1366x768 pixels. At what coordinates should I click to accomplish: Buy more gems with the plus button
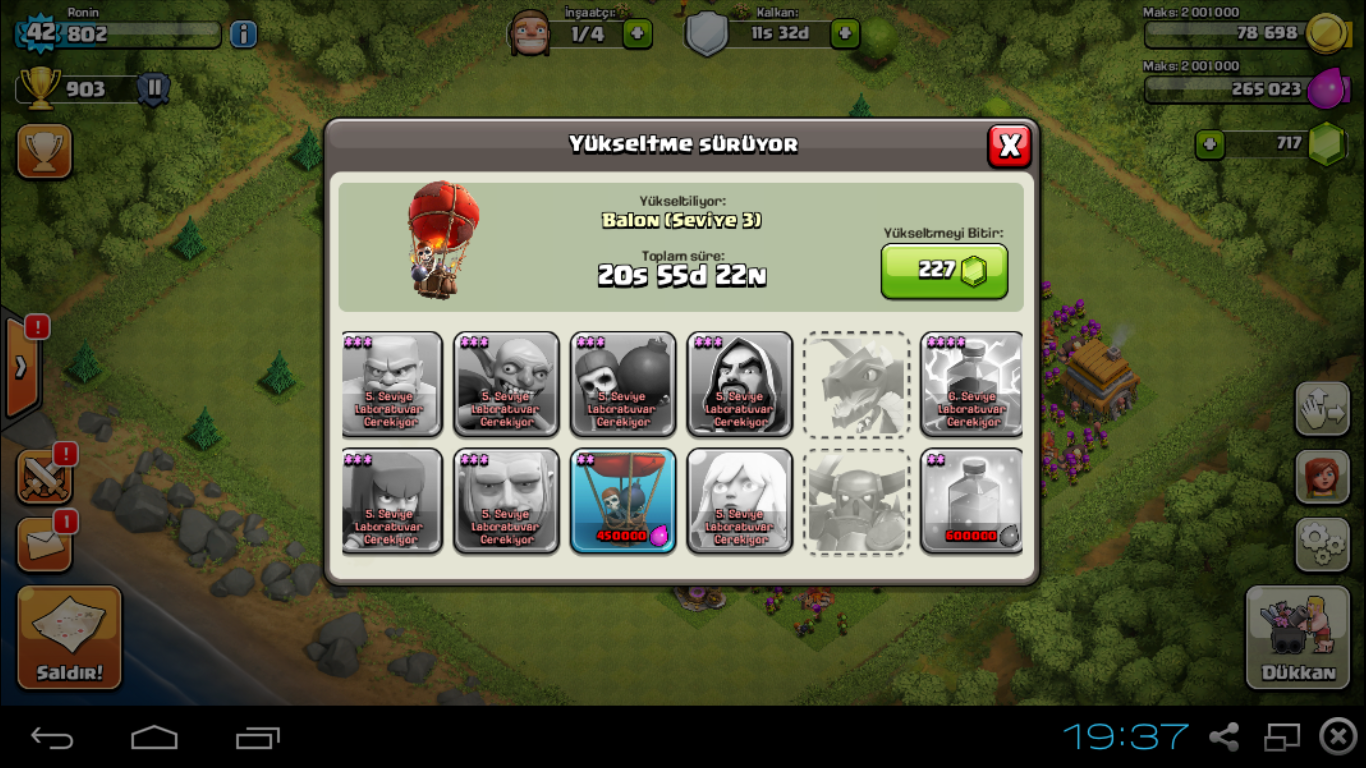1210,145
